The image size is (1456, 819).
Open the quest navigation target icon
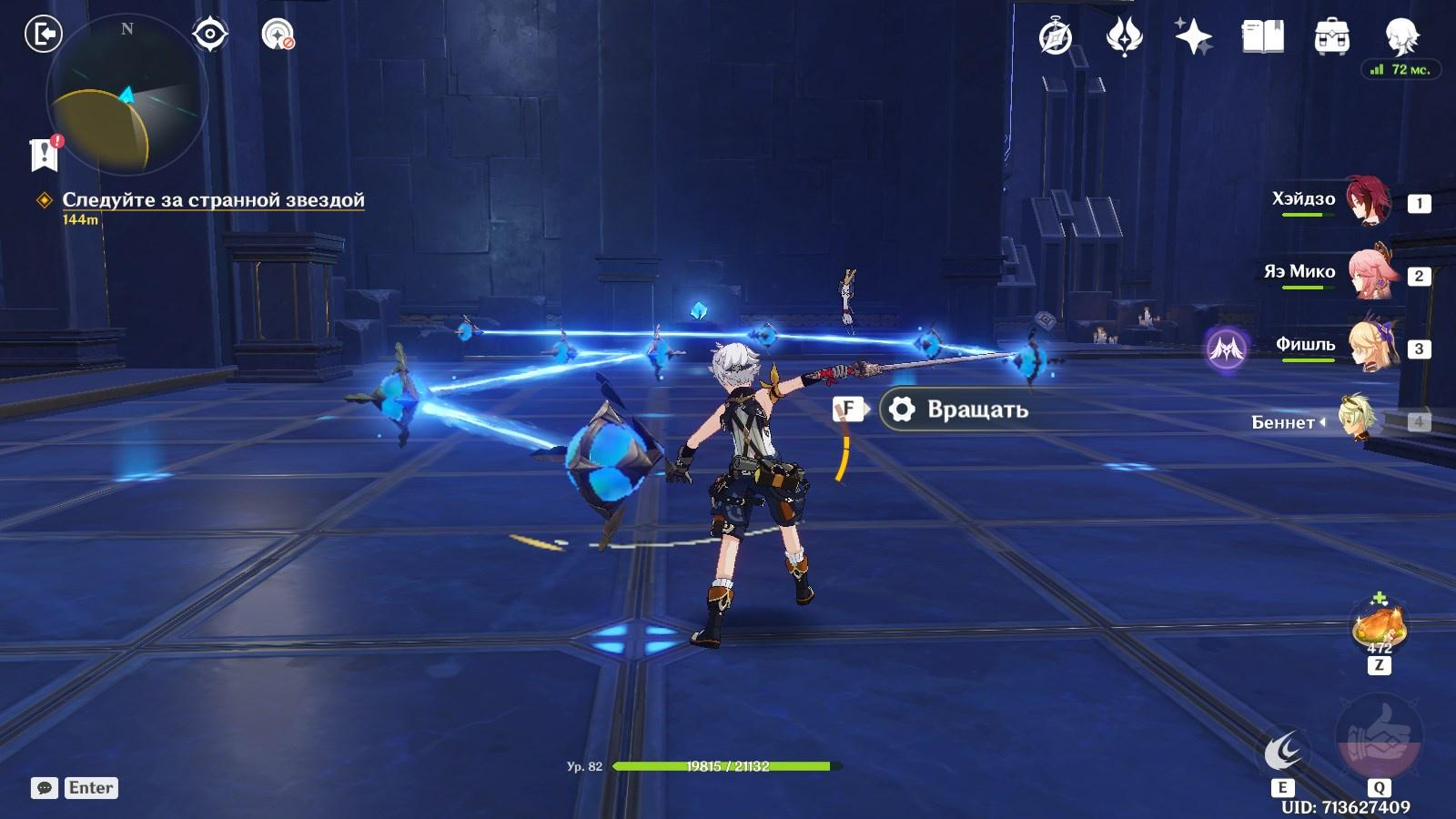(x=209, y=35)
